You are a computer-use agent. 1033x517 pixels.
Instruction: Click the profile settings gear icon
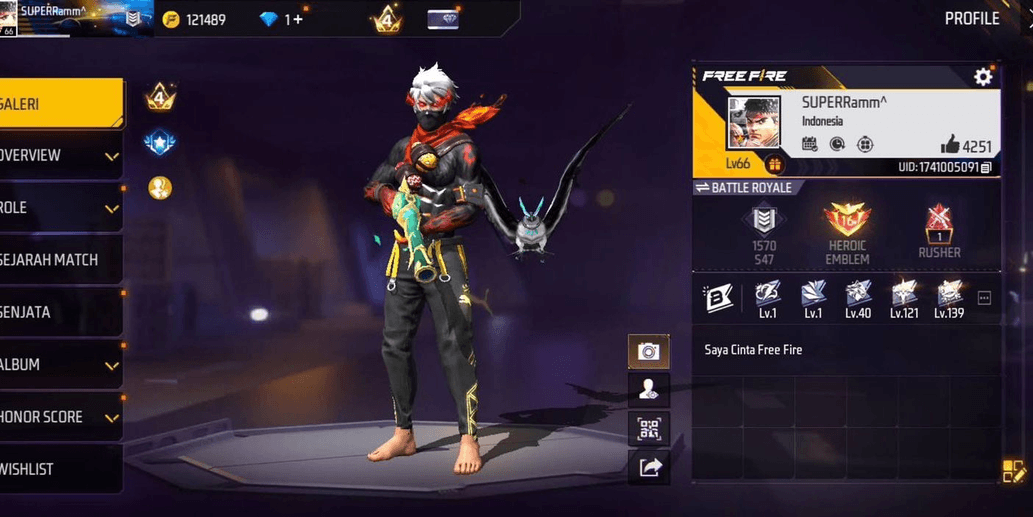[983, 77]
